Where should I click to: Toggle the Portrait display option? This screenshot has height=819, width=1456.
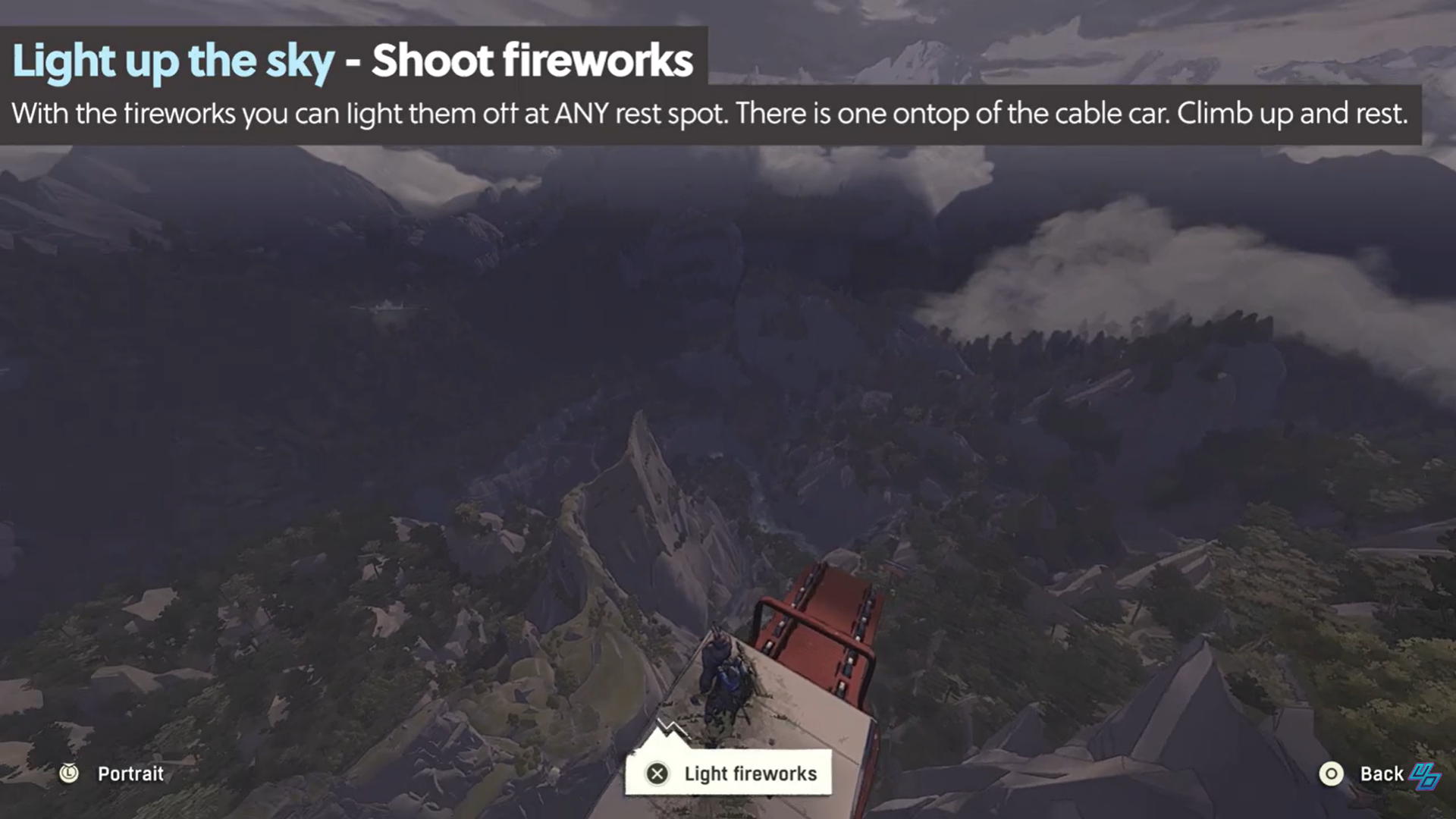(x=130, y=774)
